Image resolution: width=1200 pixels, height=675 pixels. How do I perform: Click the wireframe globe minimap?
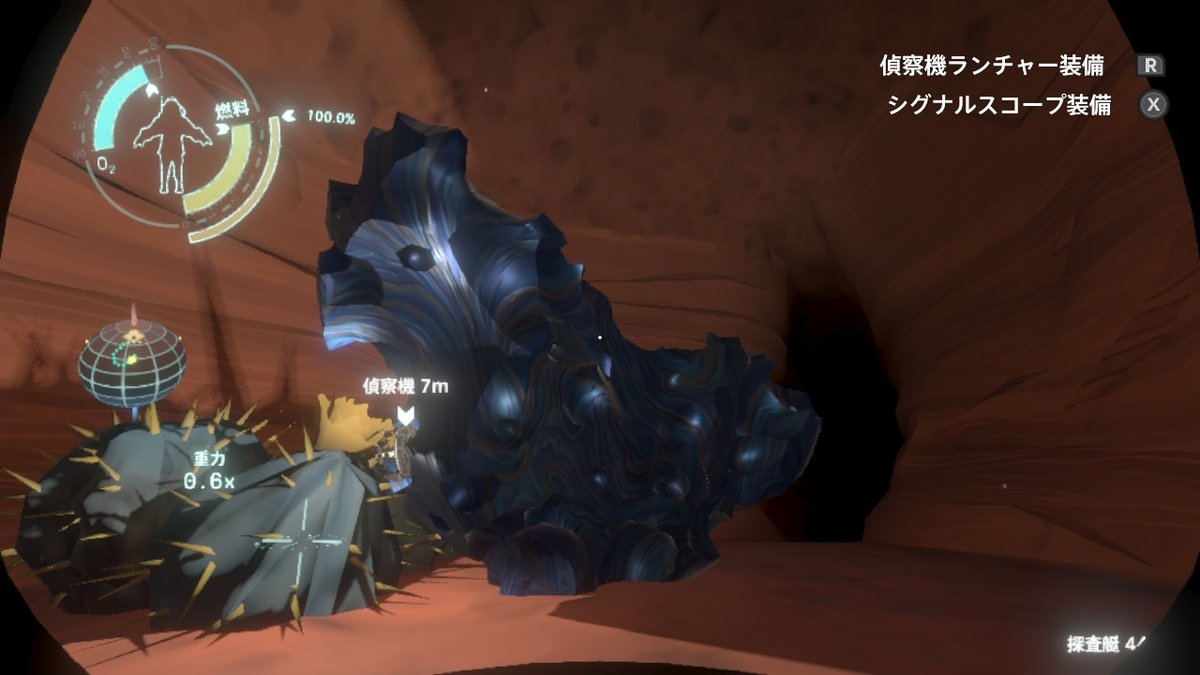click(x=132, y=362)
